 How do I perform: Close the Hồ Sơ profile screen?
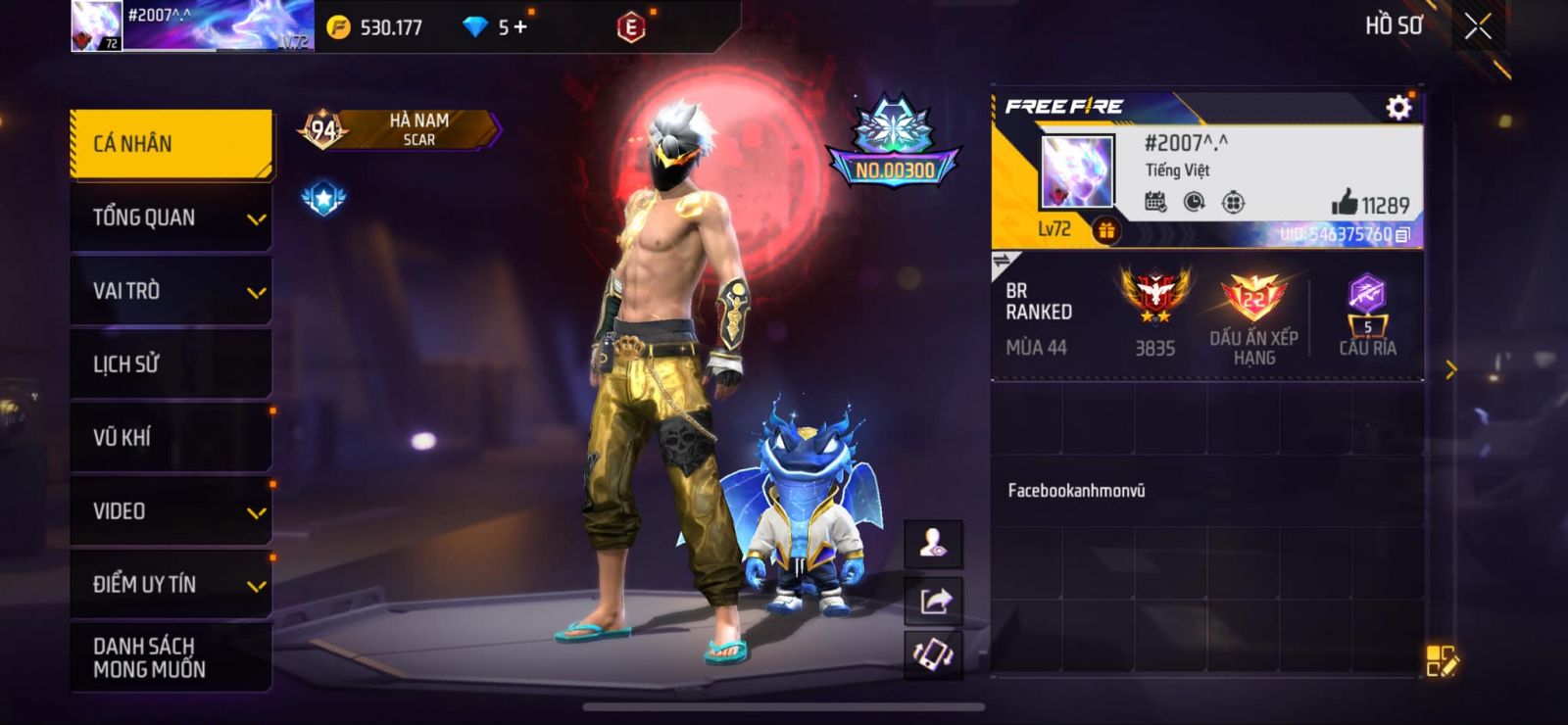point(1478,26)
